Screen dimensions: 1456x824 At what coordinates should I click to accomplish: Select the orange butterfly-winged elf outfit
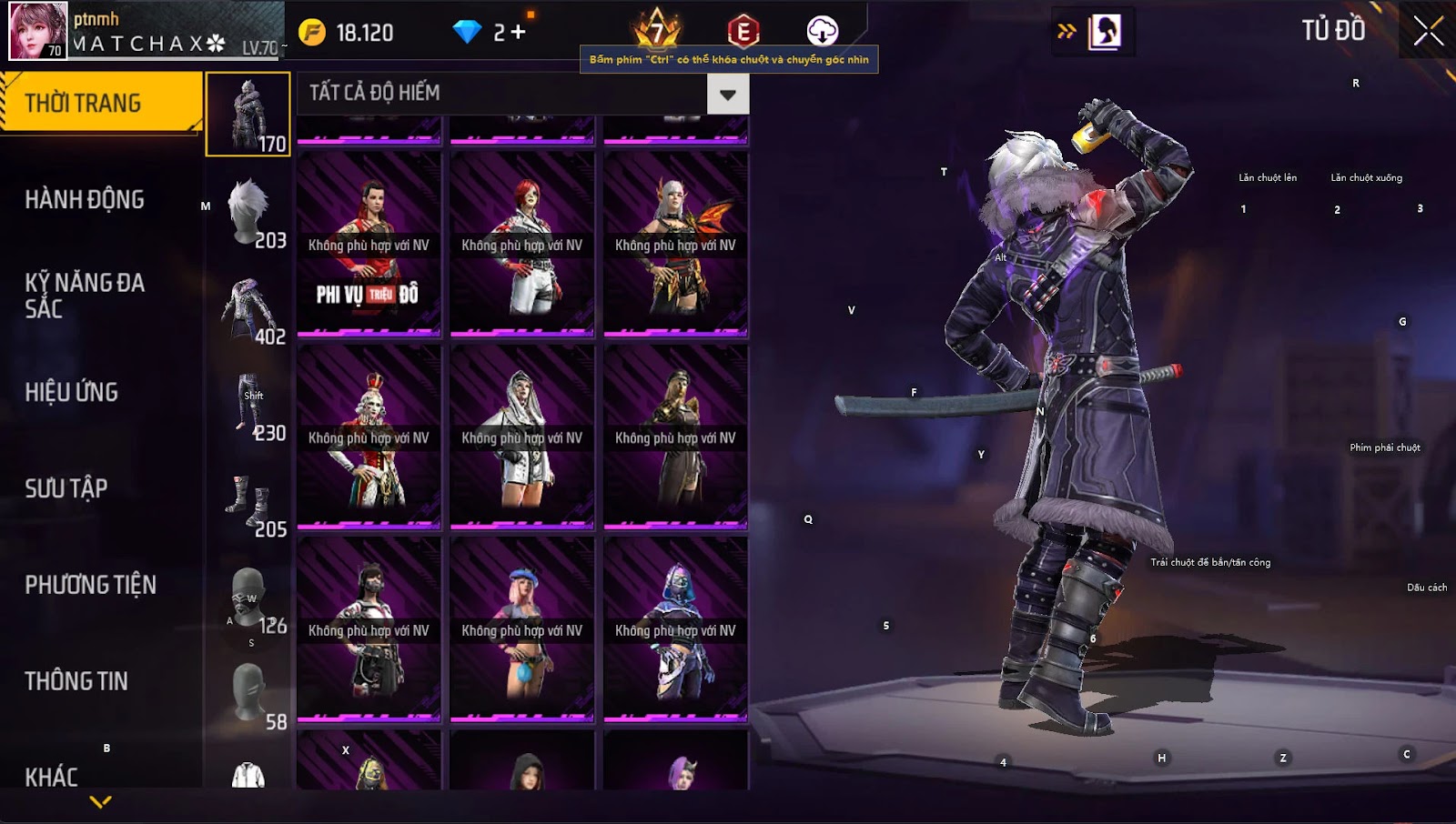point(675,244)
